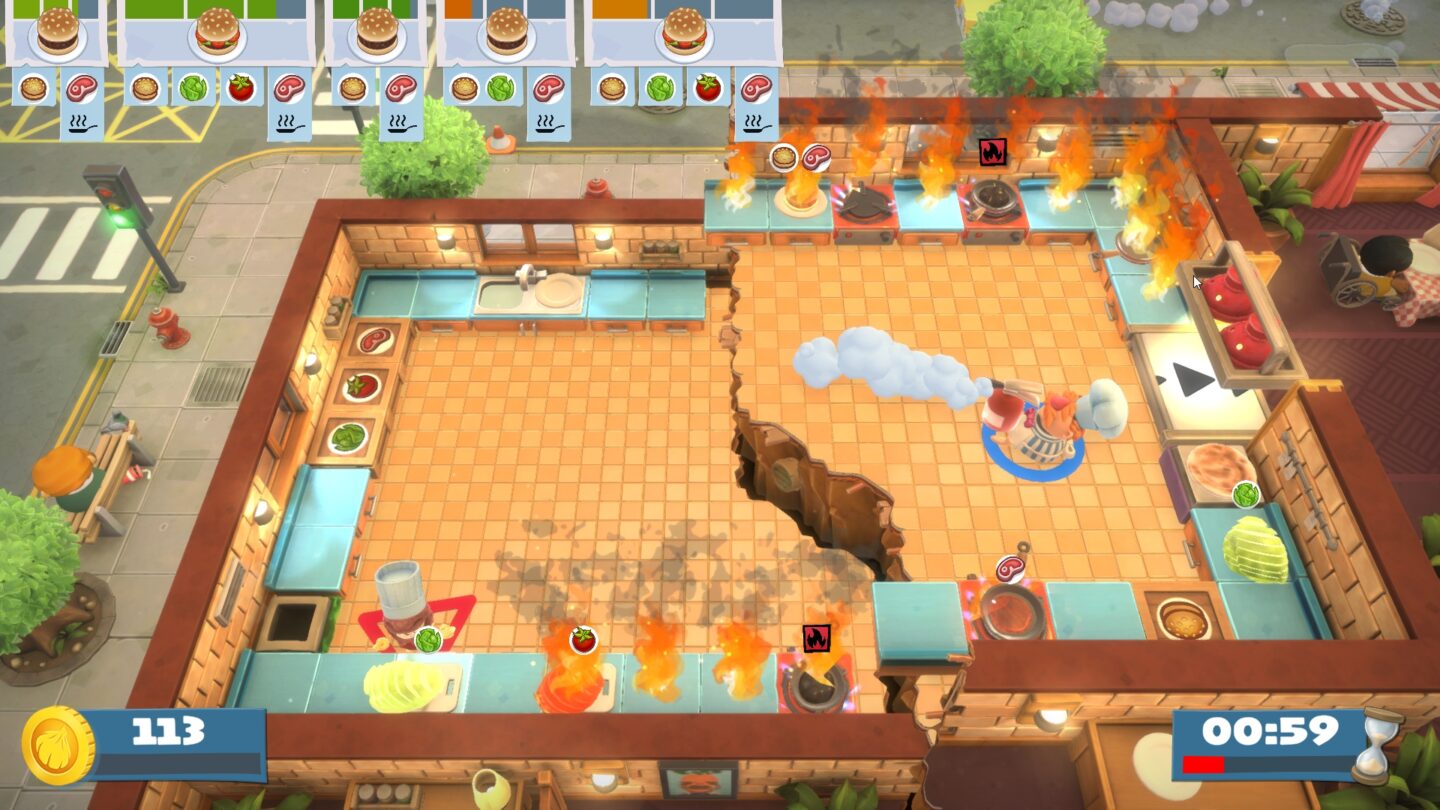Click the chef holding the fire extinguisher
Screen dimensions: 1440x810
pos(1040,425)
